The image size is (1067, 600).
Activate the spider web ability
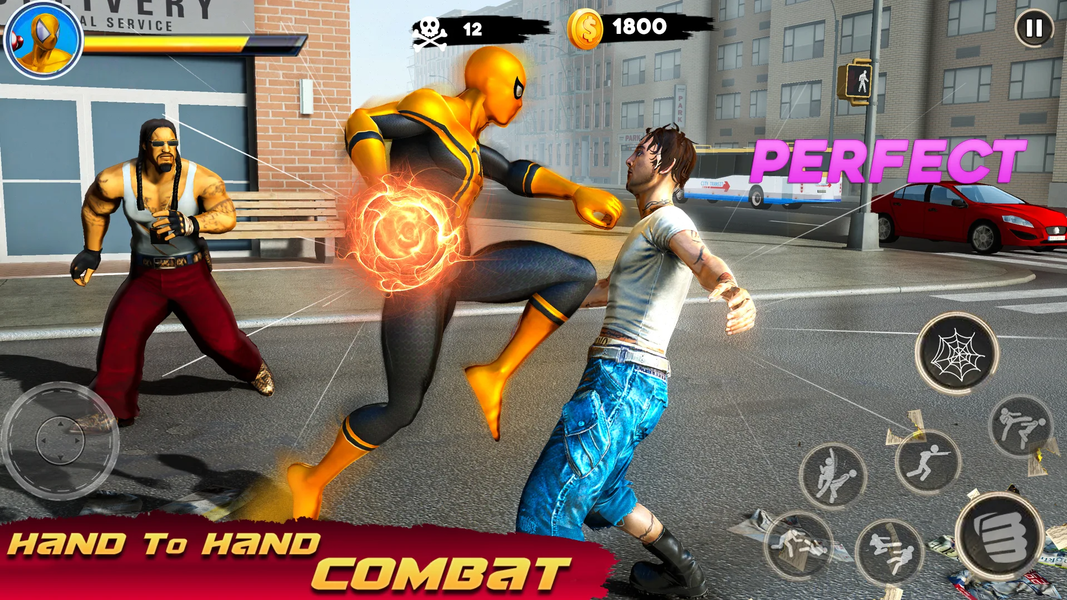pos(956,353)
